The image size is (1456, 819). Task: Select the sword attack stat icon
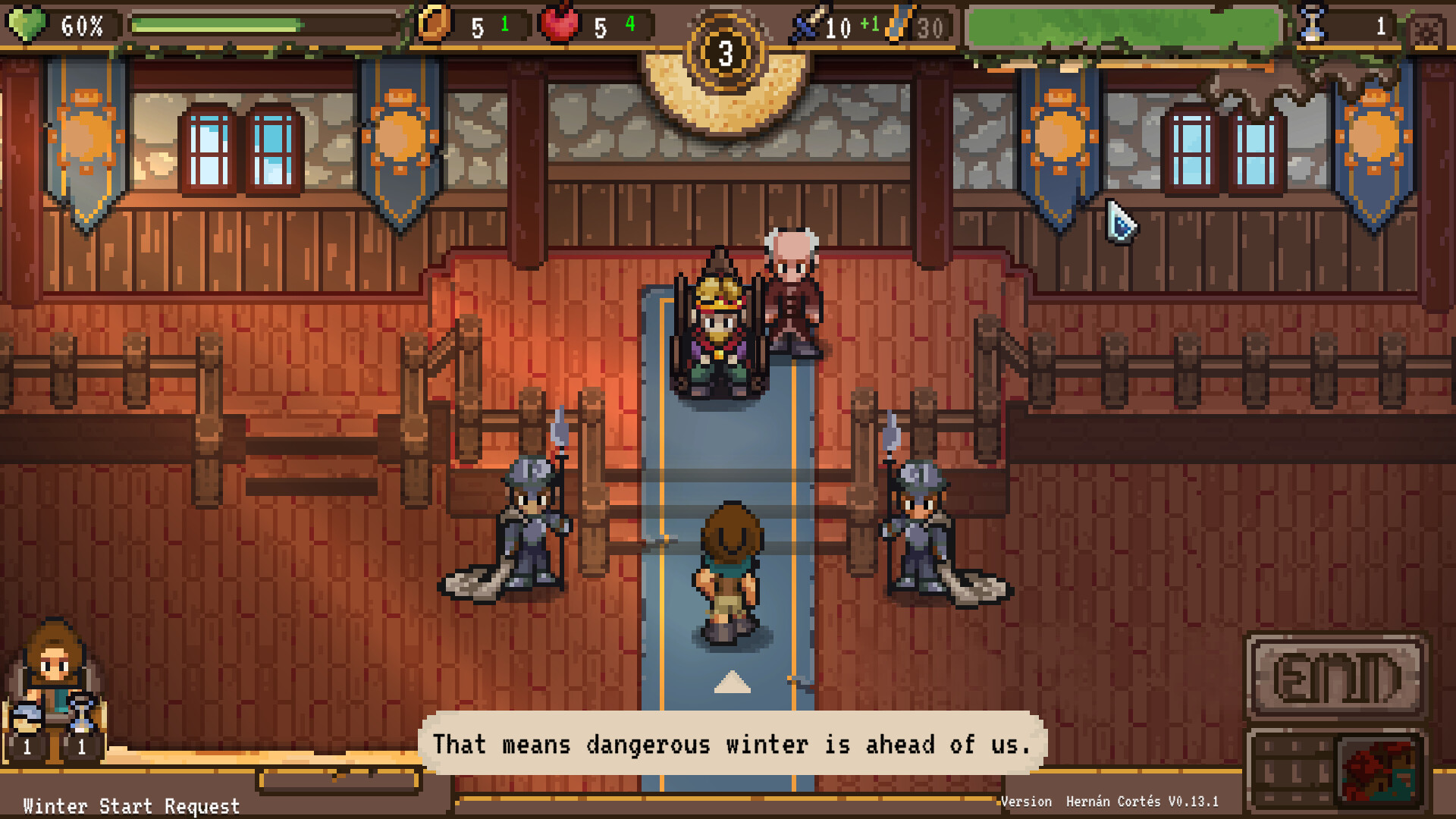tap(804, 23)
